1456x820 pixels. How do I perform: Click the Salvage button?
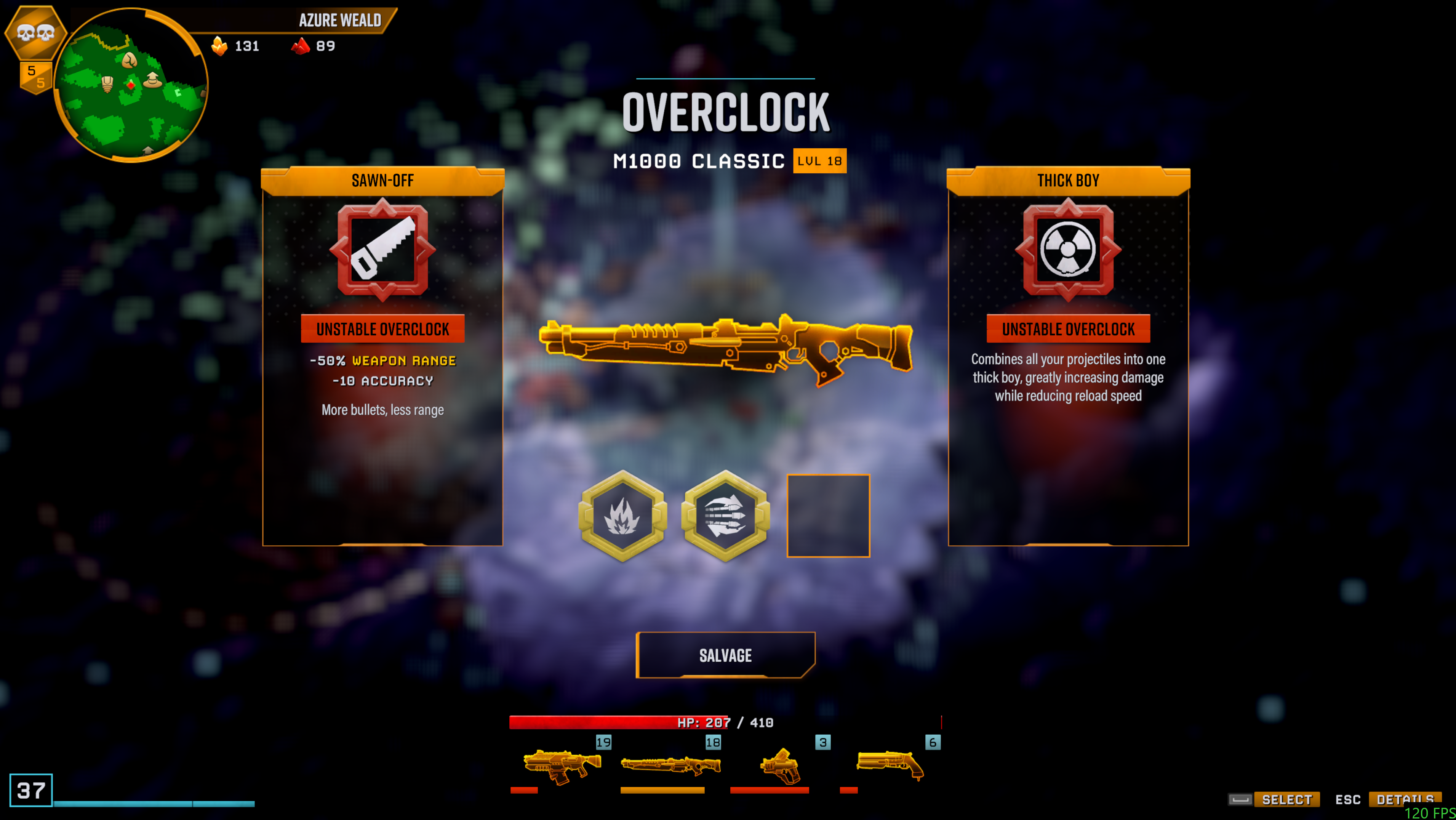click(725, 655)
